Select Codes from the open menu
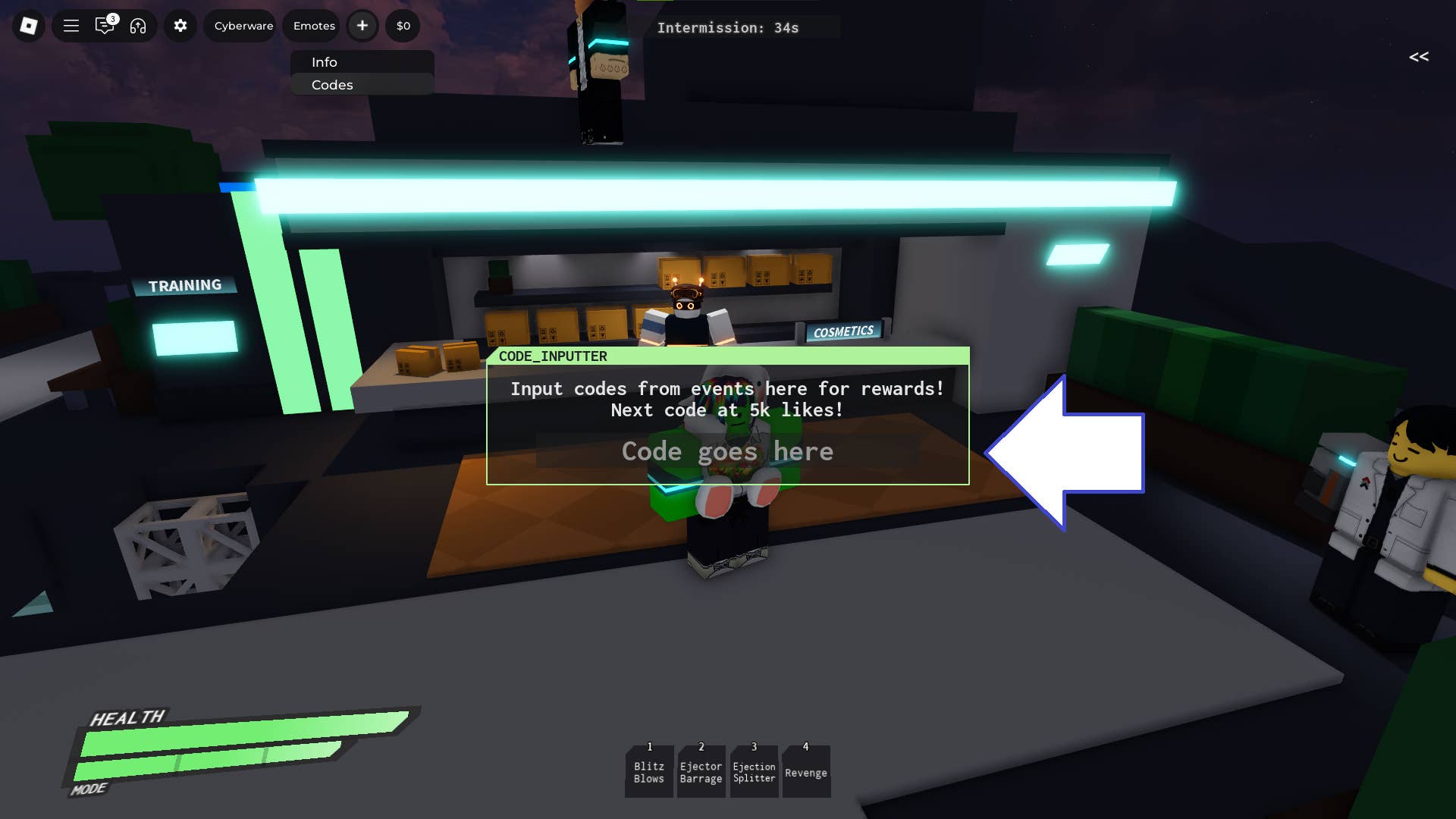This screenshot has height=819, width=1456. pos(331,85)
